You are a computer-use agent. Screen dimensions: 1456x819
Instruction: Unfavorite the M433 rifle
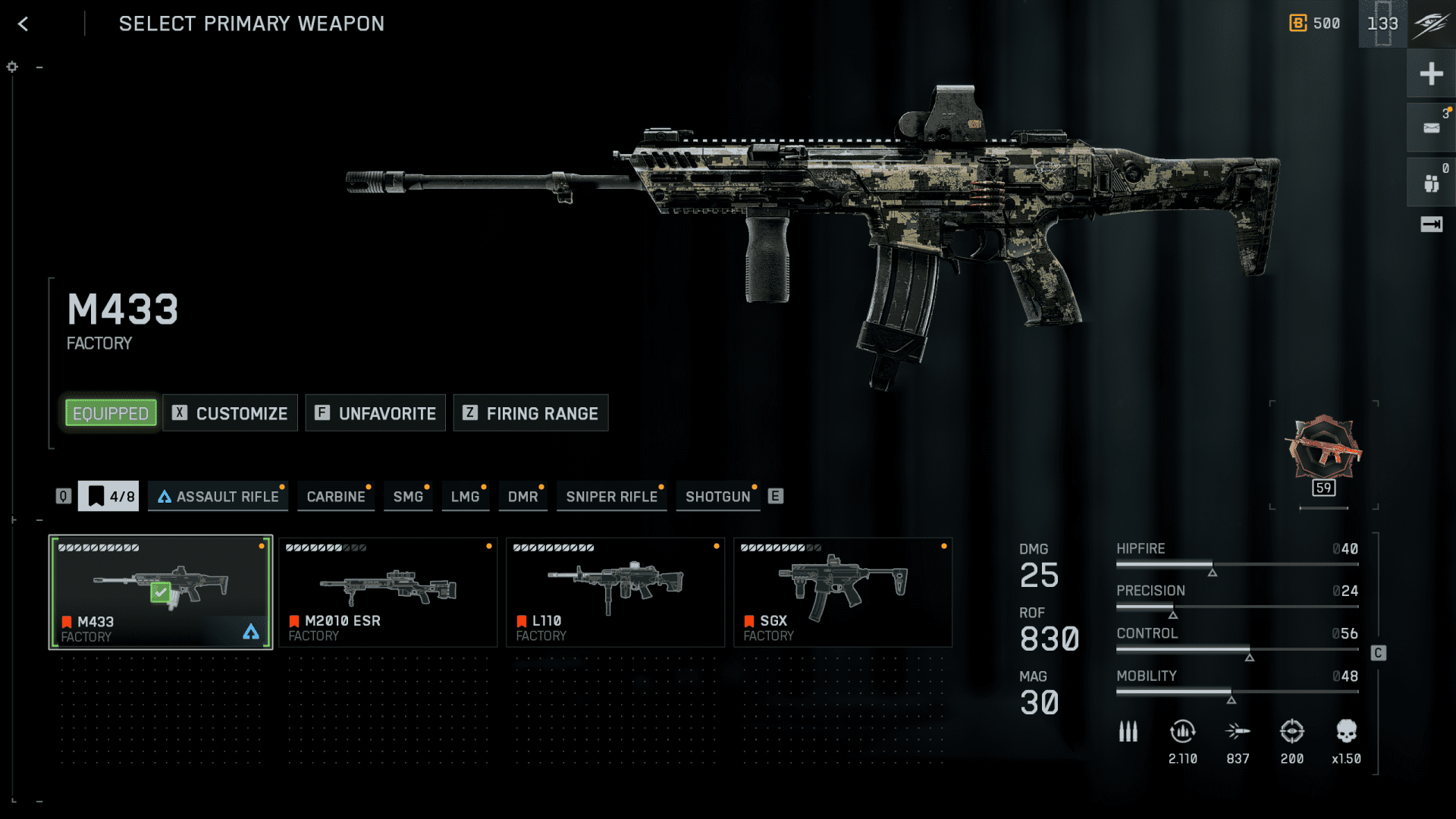pyautogui.click(x=375, y=413)
